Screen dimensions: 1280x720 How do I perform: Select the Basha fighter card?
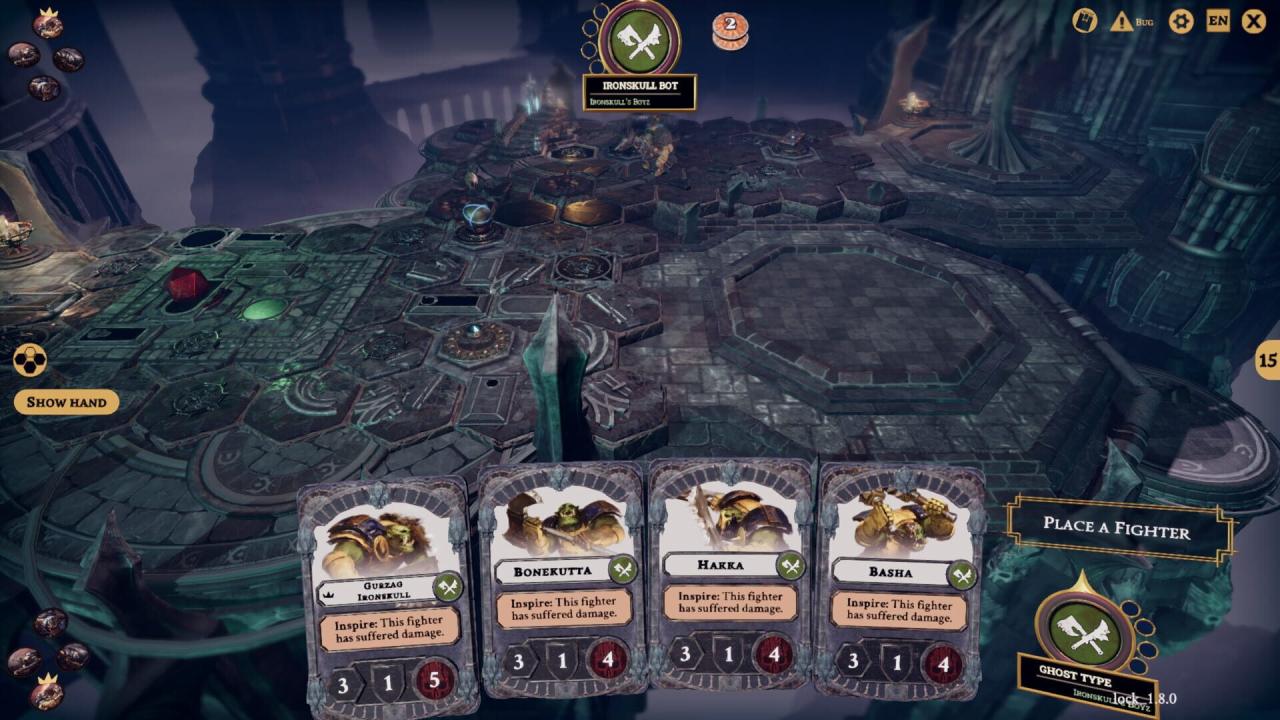point(897,580)
